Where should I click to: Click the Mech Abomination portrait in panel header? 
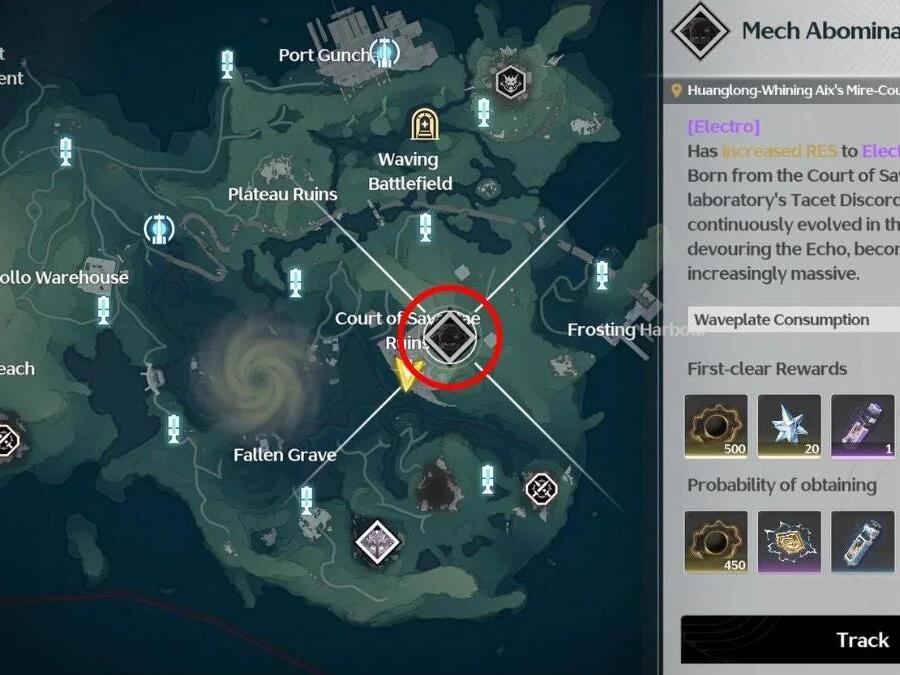pyautogui.click(x=699, y=32)
